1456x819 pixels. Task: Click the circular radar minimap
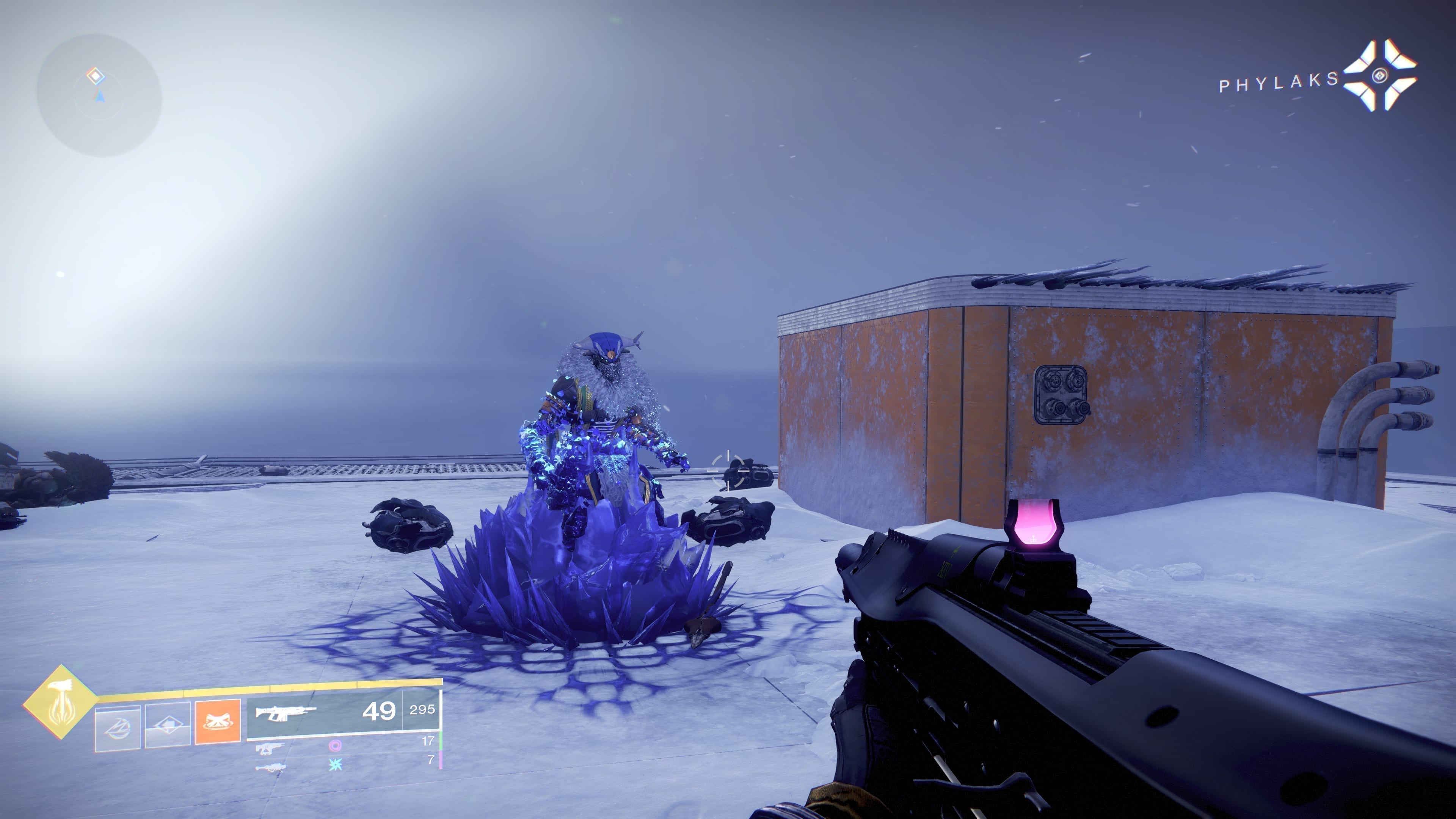99,96
